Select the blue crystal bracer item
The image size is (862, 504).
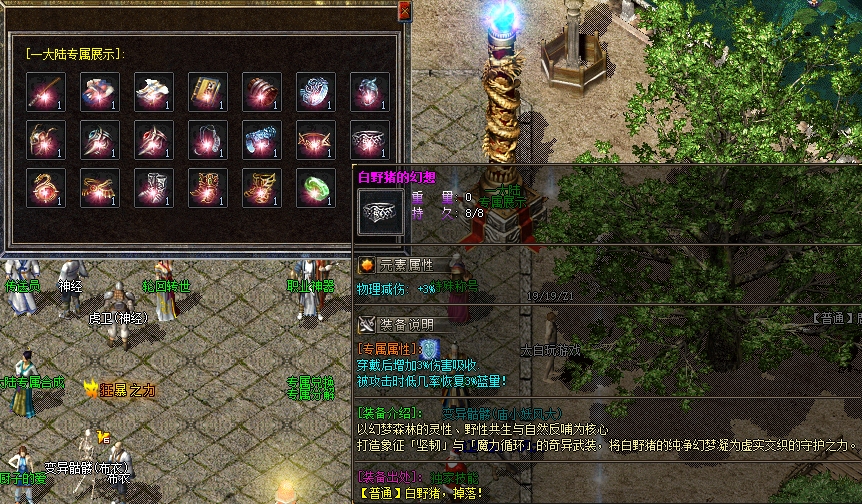coord(262,140)
